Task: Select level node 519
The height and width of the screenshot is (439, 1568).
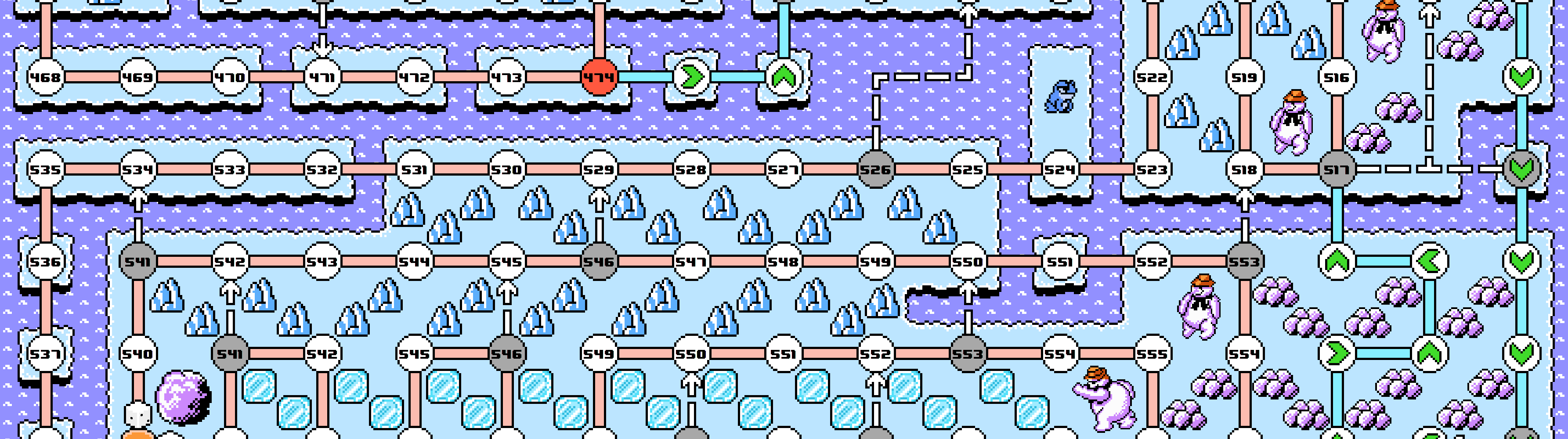Action: [1244, 77]
